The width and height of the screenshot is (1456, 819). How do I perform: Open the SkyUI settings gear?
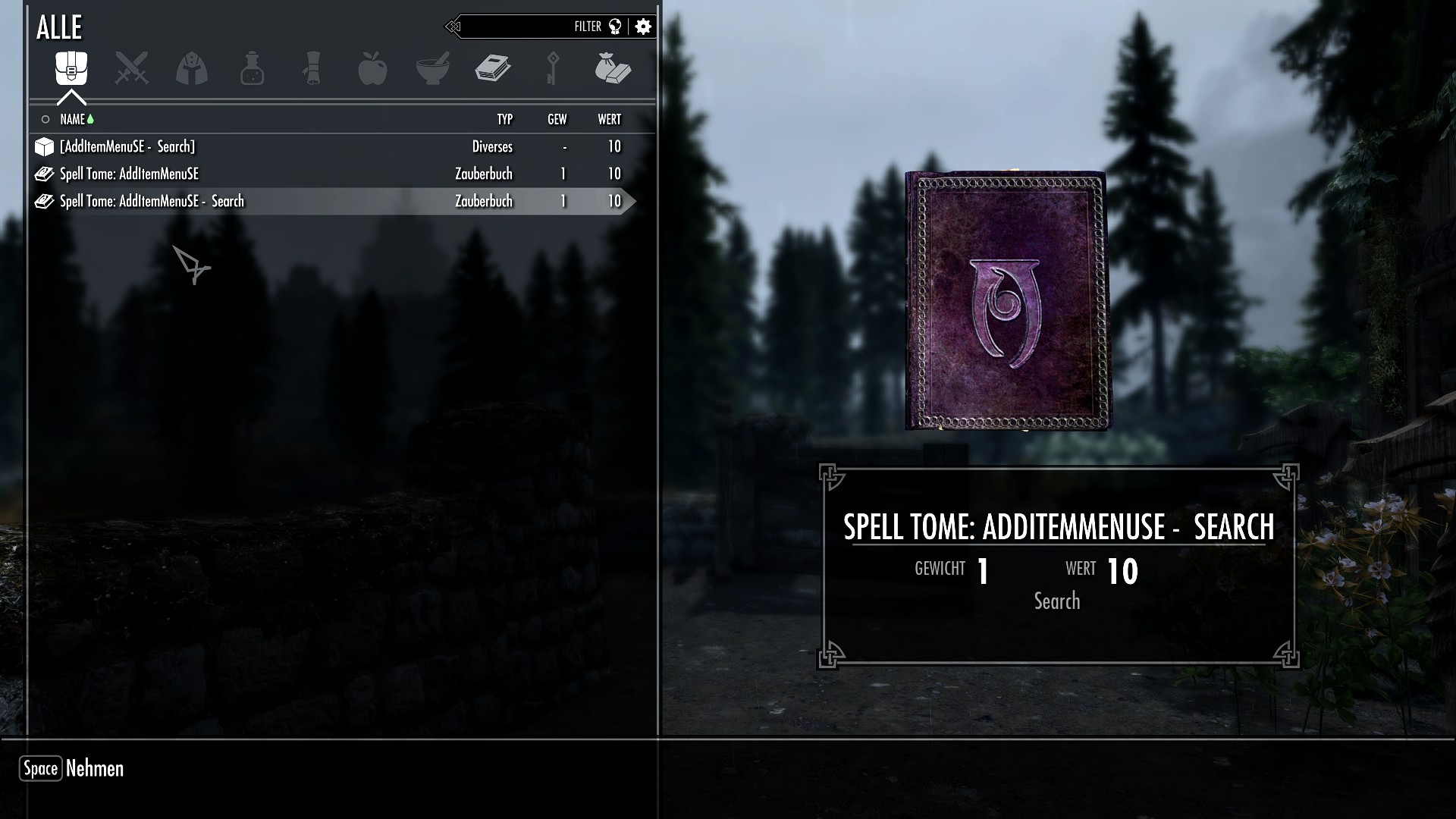(643, 26)
